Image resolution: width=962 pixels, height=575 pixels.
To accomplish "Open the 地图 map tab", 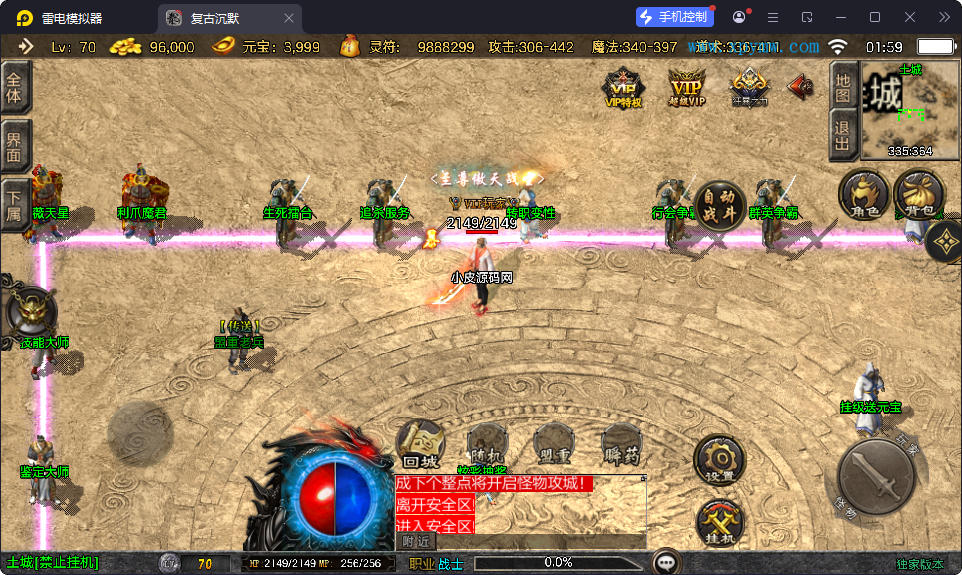I will 843,86.
